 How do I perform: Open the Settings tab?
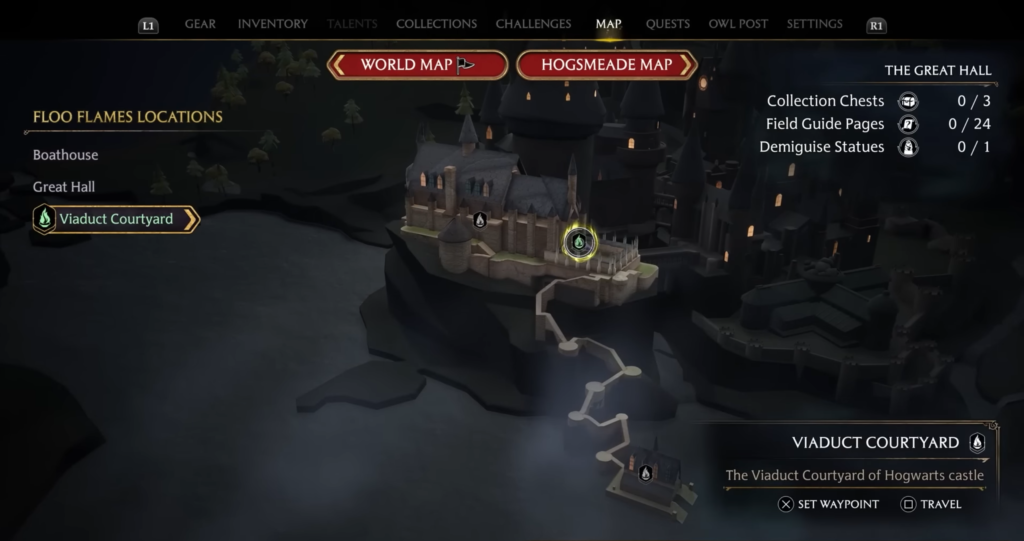(x=814, y=24)
